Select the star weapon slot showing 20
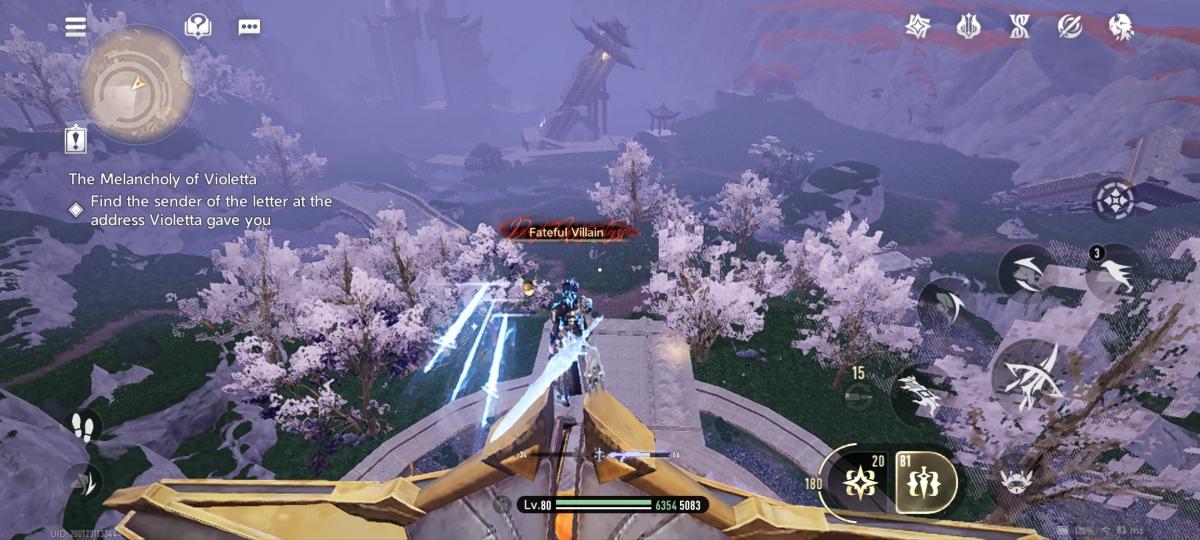Image resolution: width=1200 pixels, height=540 pixels. pyautogui.click(x=860, y=481)
